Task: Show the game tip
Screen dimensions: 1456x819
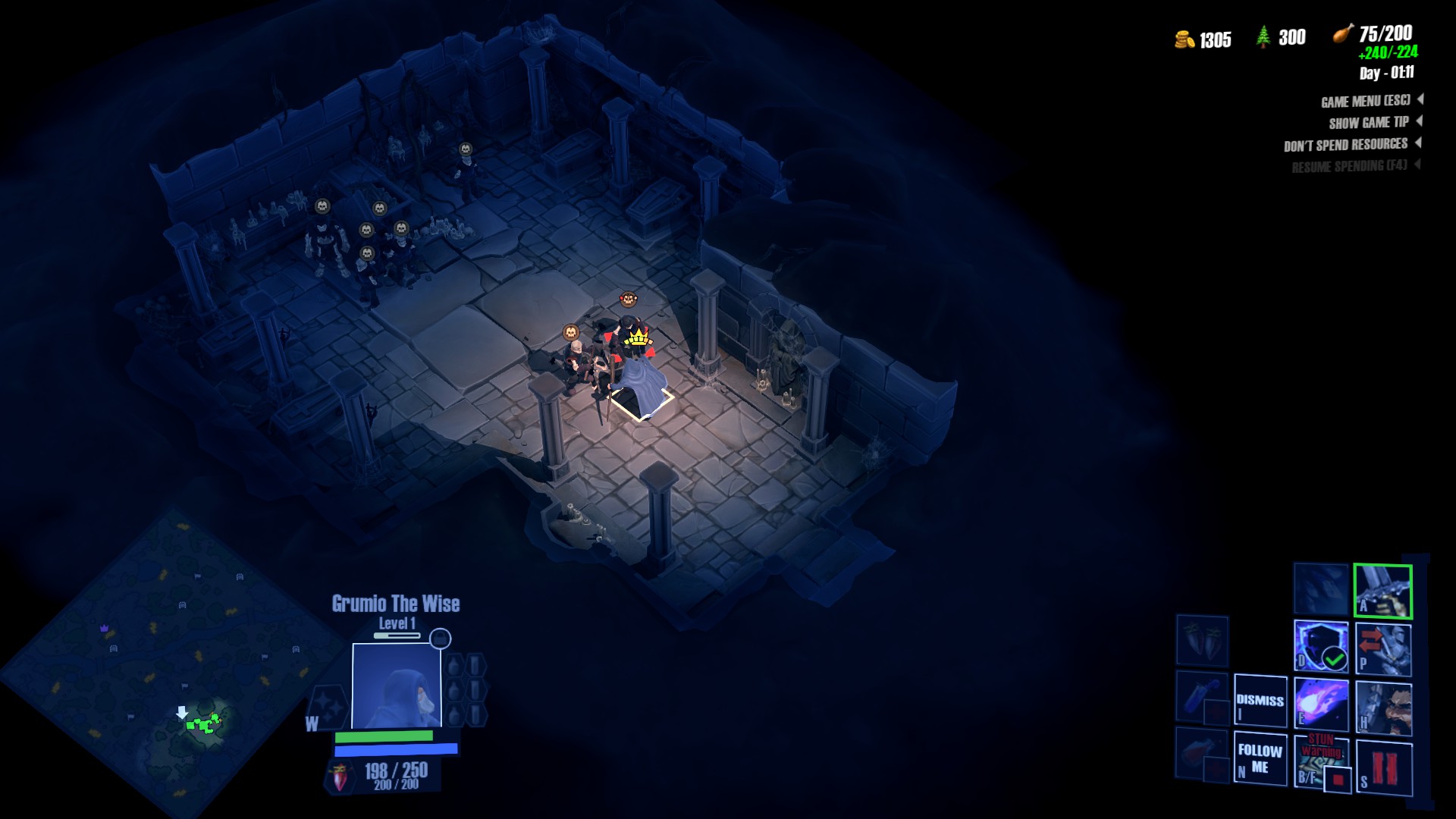Action: click(x=1369, y=122)
